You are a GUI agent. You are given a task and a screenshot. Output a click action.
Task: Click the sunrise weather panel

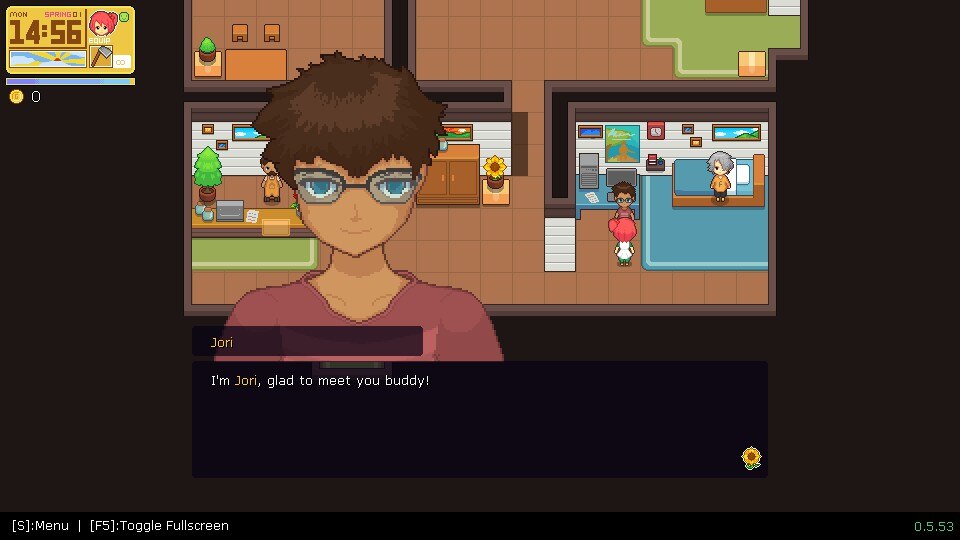pos(46,58)
